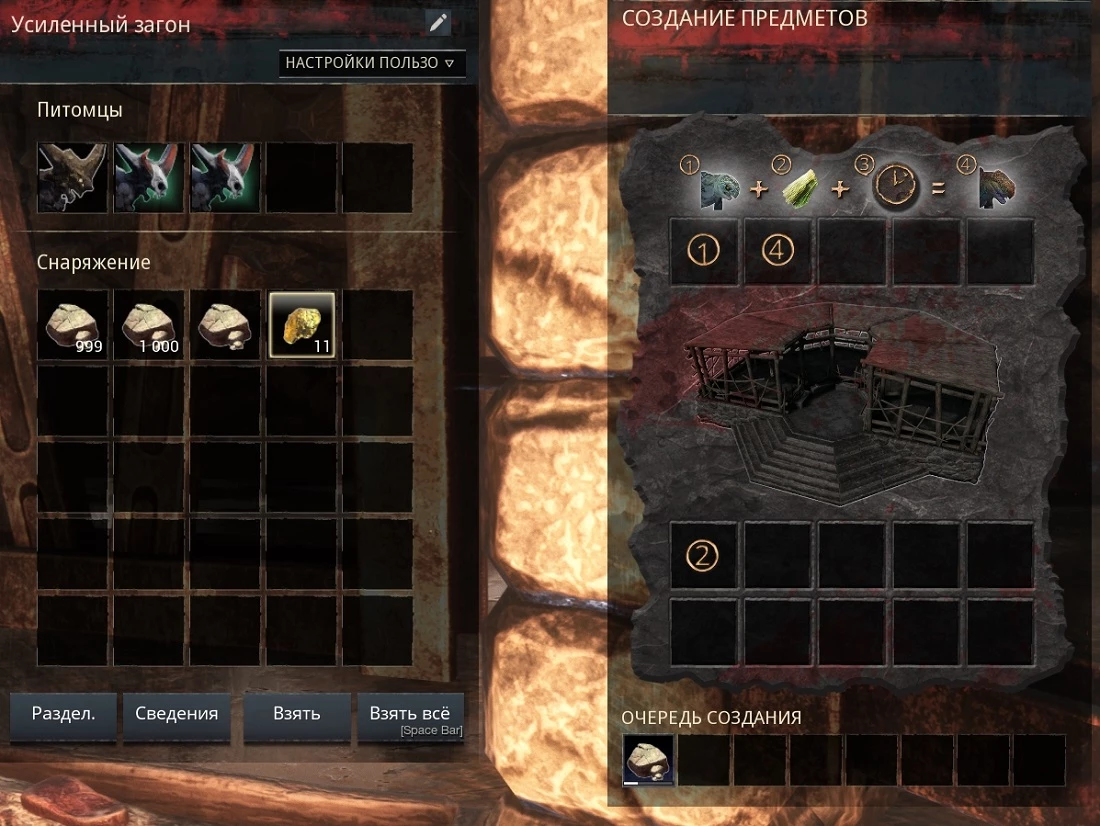
Task: Open item Сведения details
Action: (x=177, y=714)
